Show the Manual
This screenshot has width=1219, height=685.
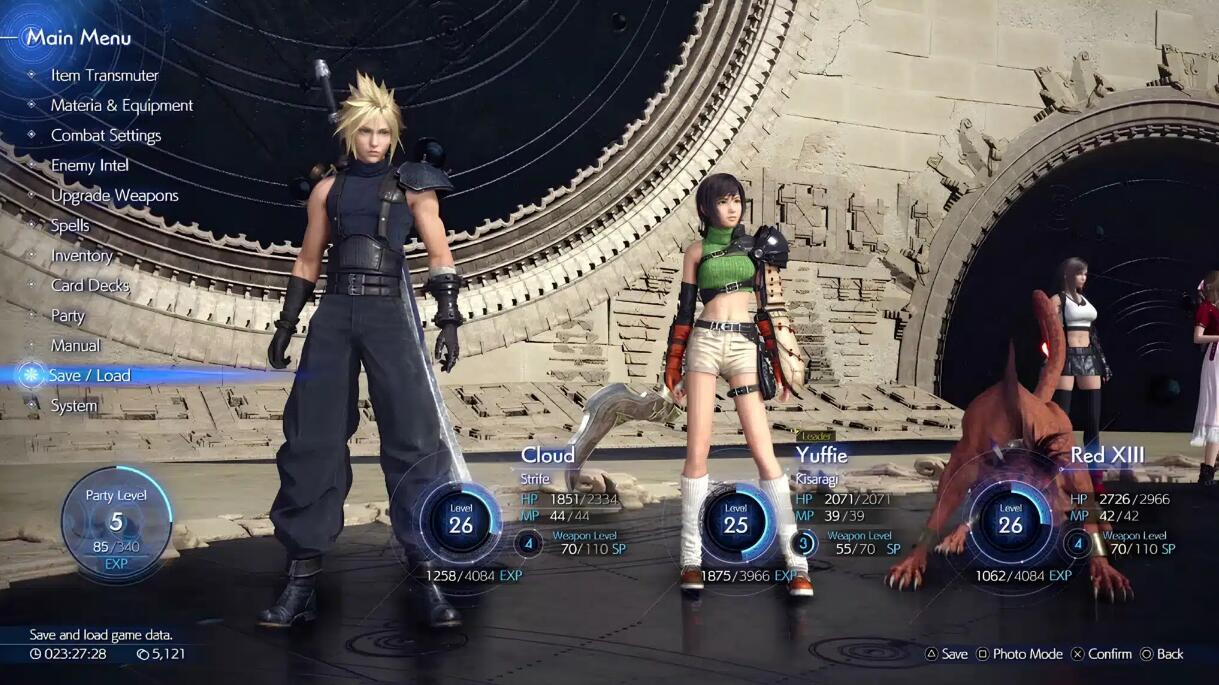75,345
